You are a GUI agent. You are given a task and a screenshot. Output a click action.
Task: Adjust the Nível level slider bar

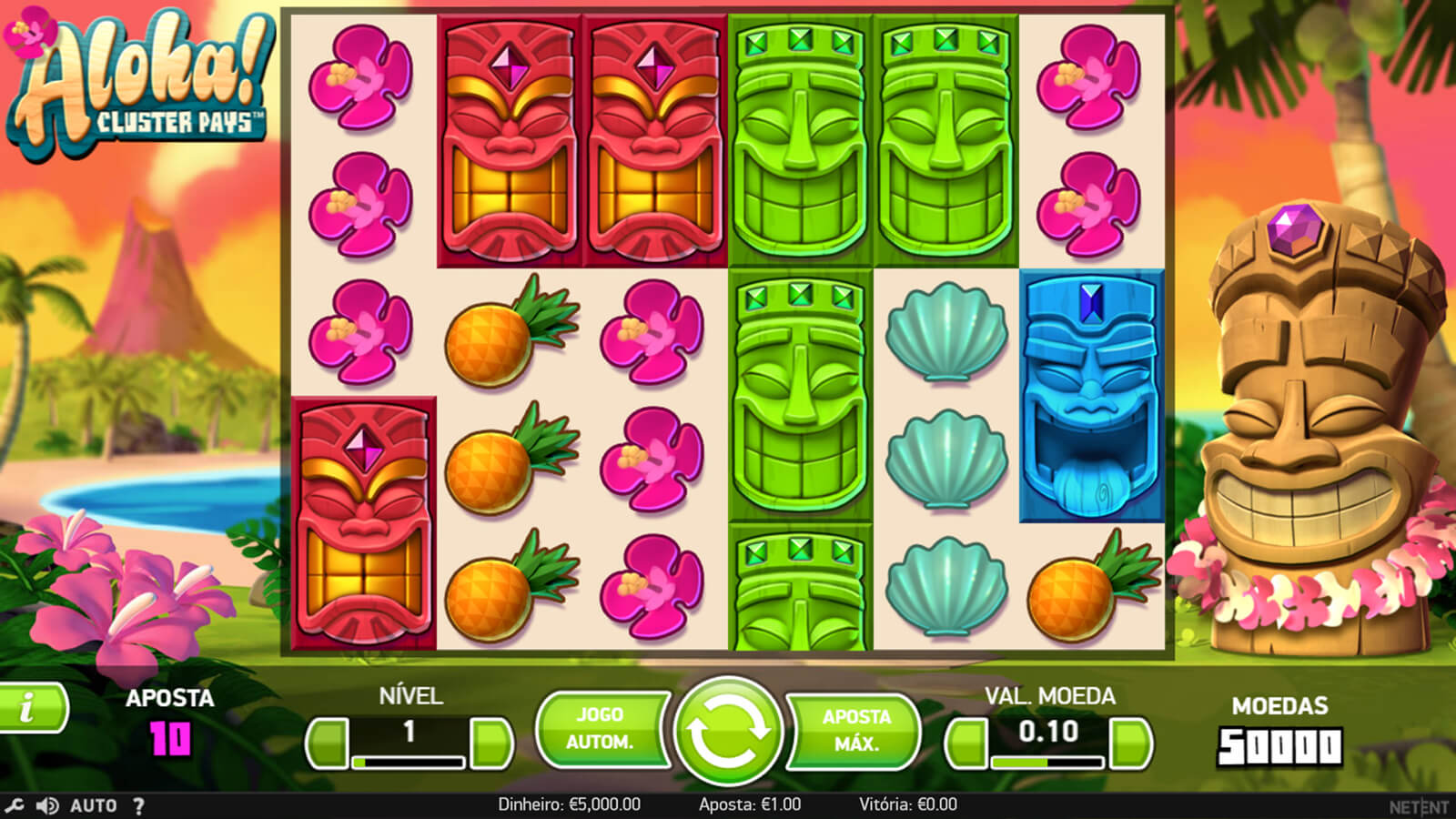coord(409,762)
